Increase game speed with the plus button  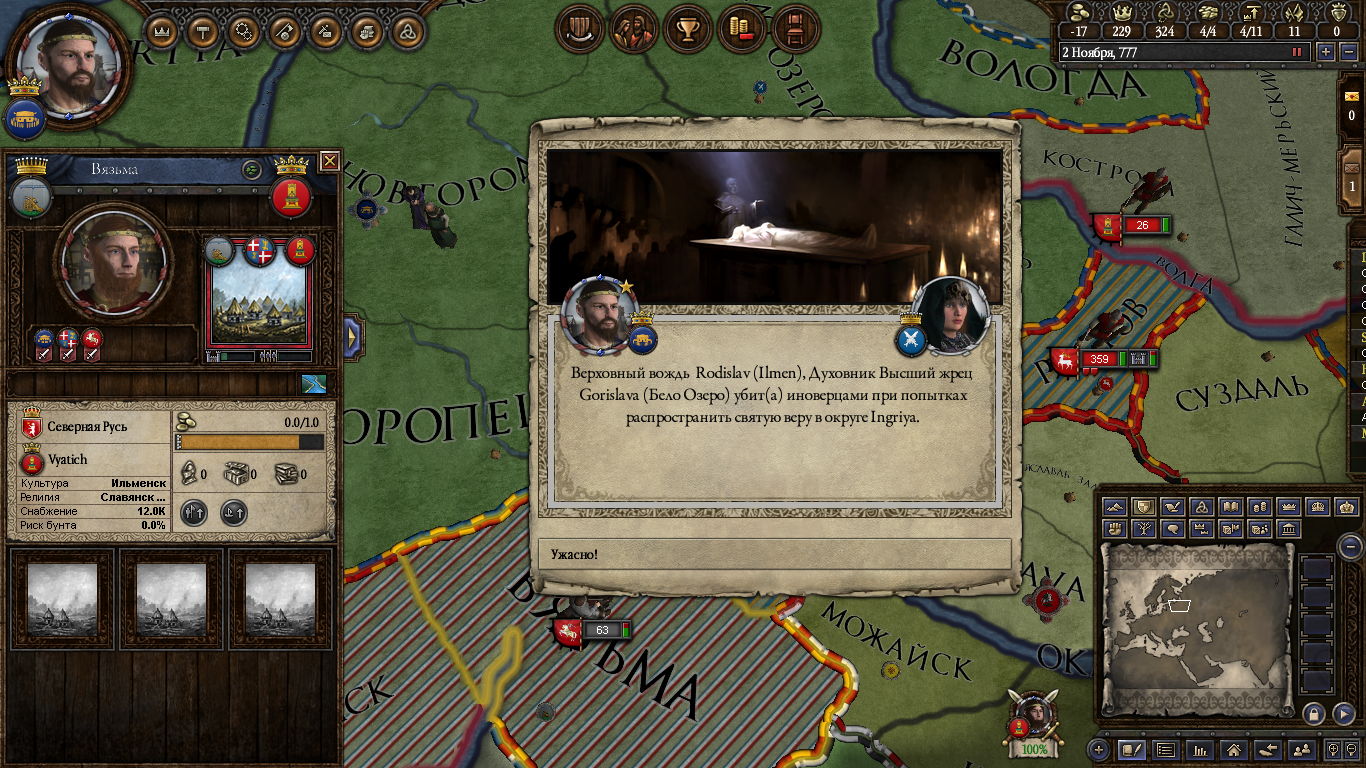point(1326,52)
